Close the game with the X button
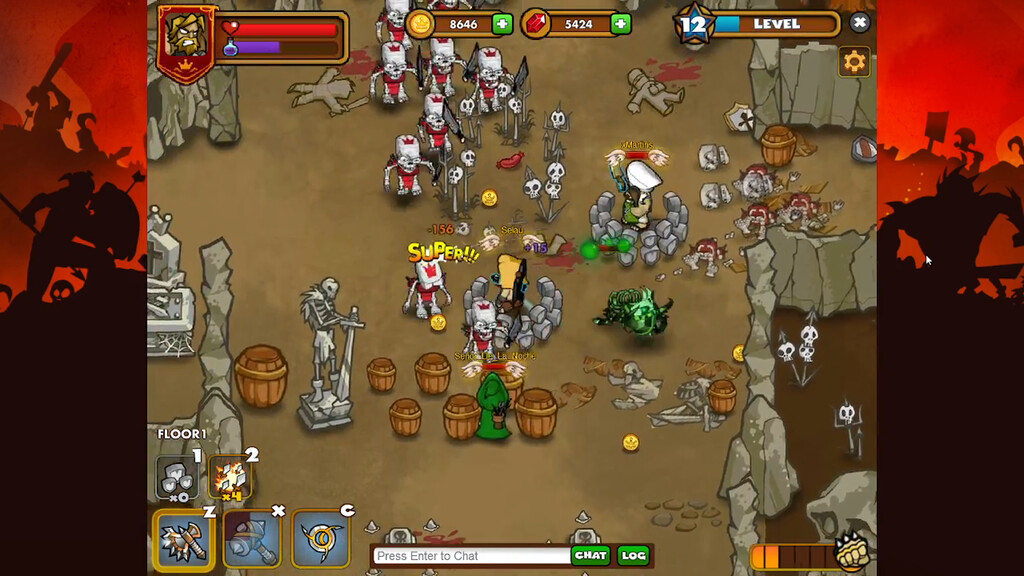The width and height of the screenshot is (1024, 576). coord(859,22)
